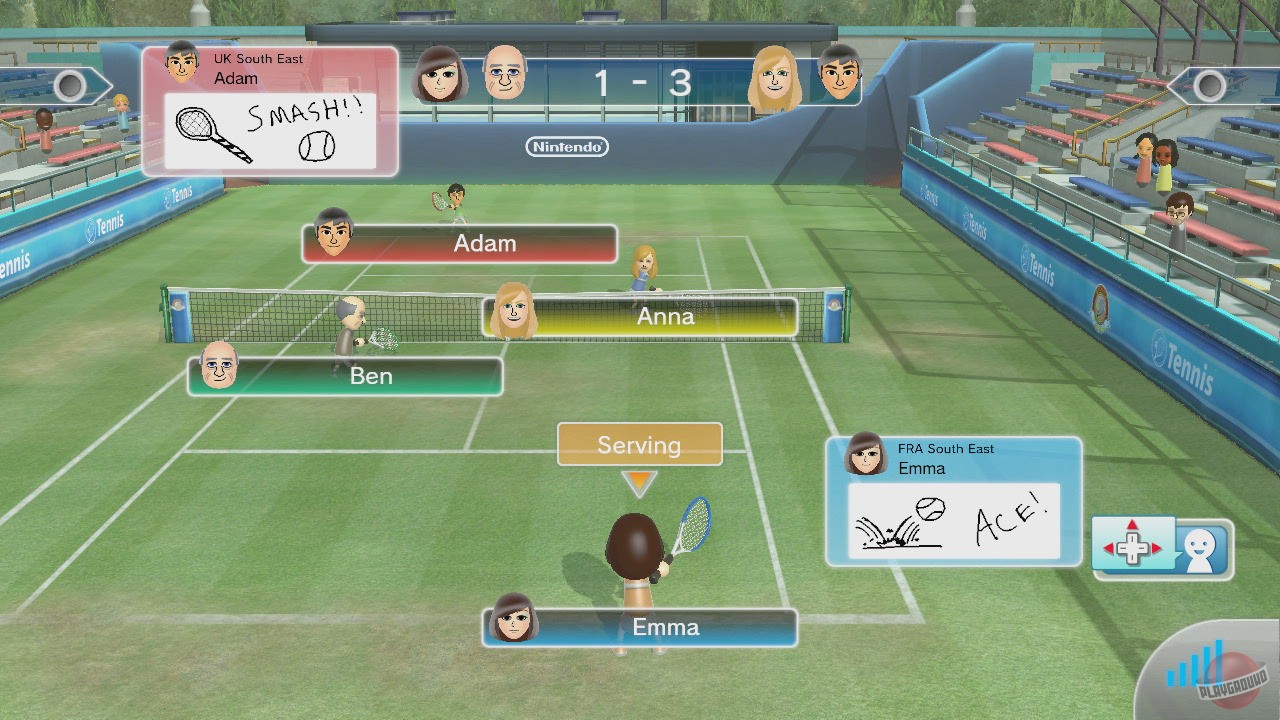Click the orange serving arrow below the banner
This screenshot has width=1280, height=720.
tap(639, 483)
